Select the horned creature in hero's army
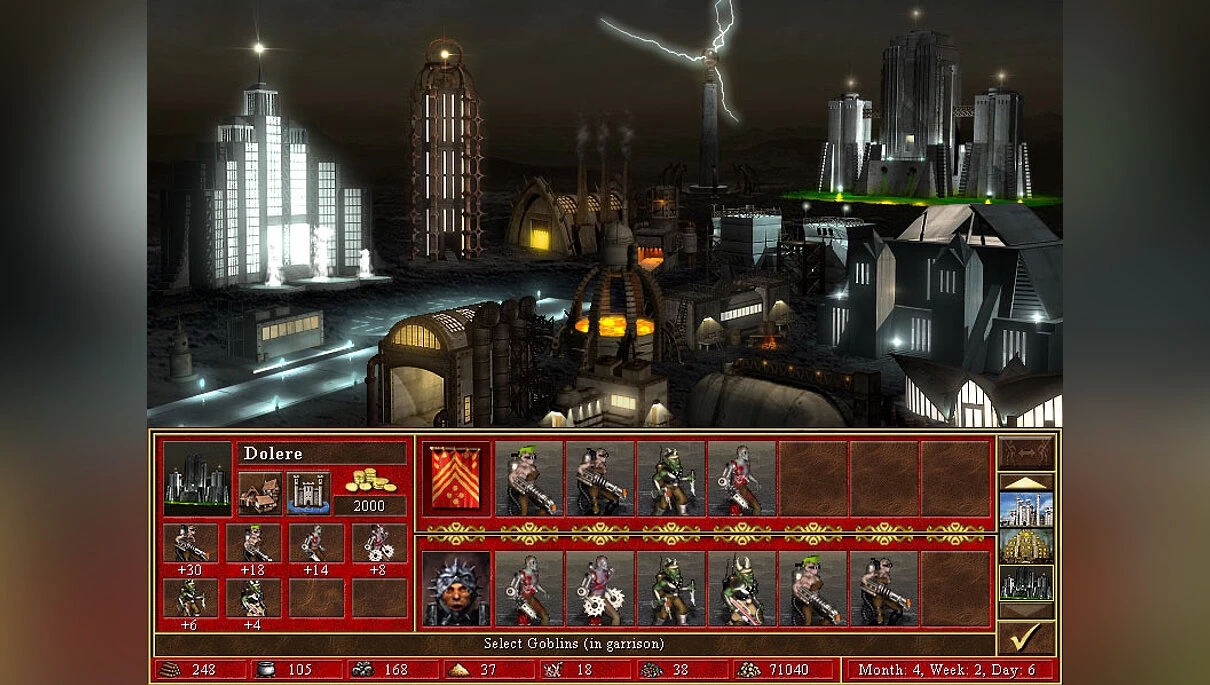This screenshot has width=1210, height=685. (742, 589)
